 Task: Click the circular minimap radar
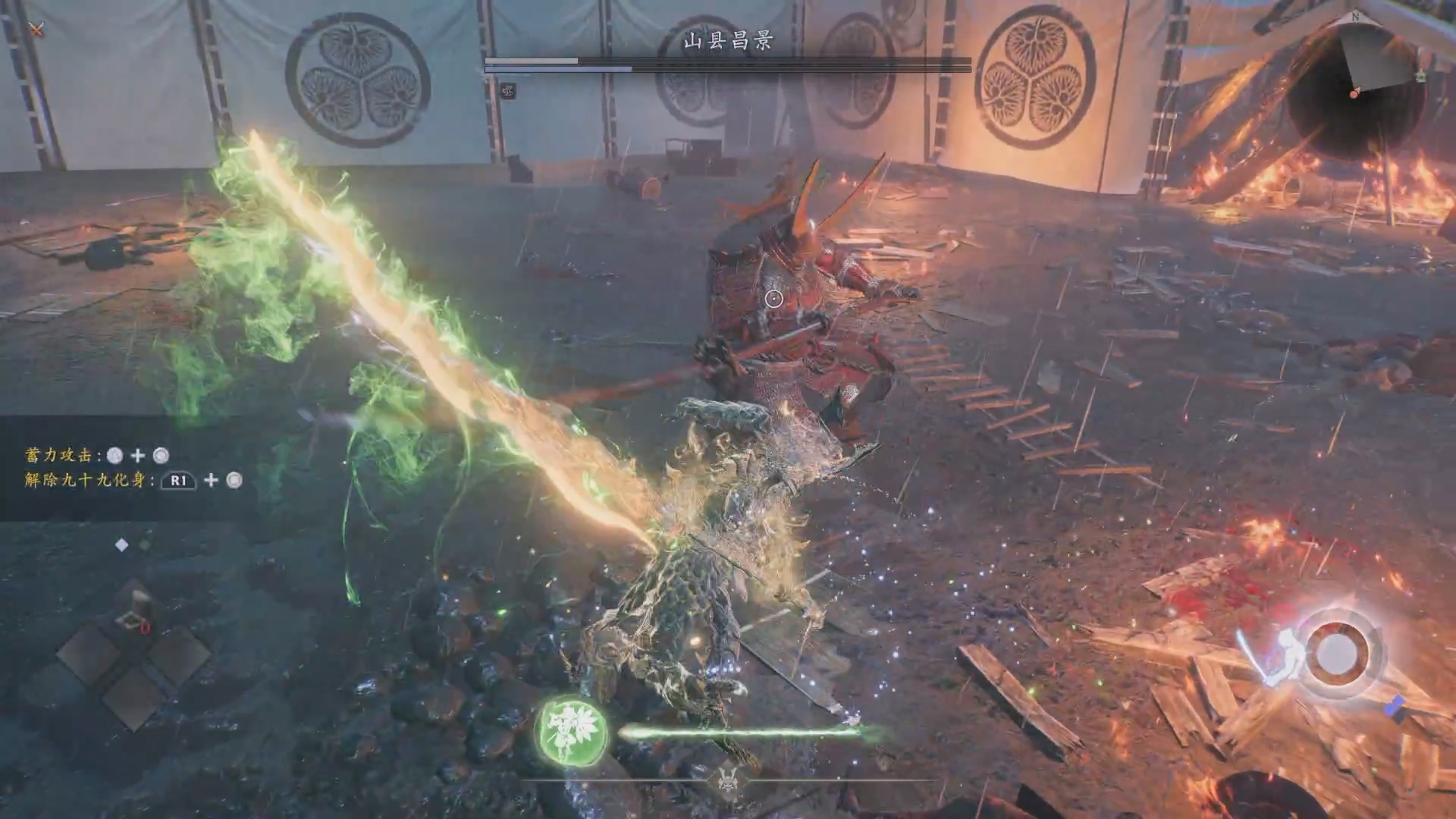(x=1356, y=91)
